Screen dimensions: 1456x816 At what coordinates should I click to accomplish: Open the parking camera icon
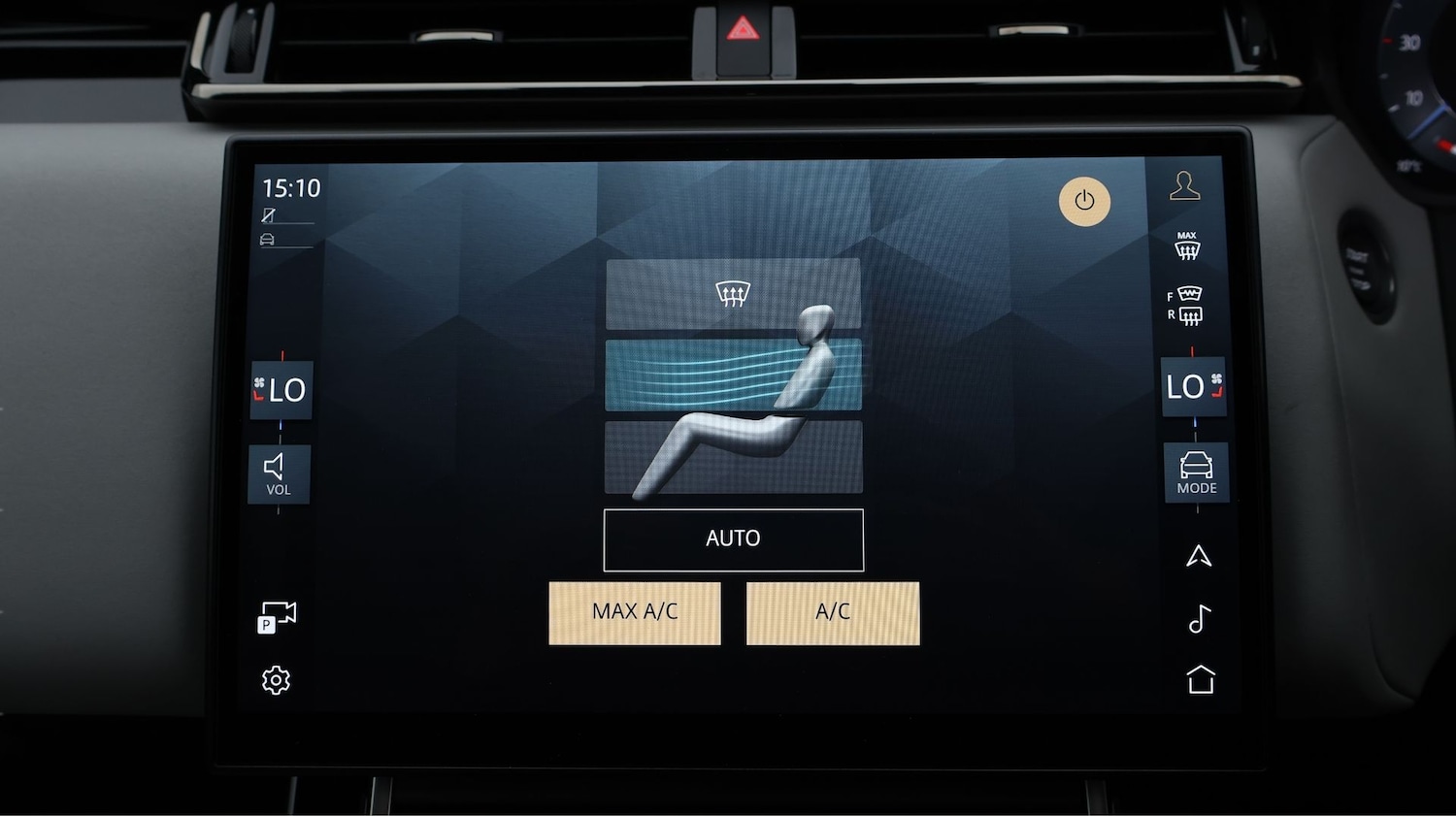point(278,614)
